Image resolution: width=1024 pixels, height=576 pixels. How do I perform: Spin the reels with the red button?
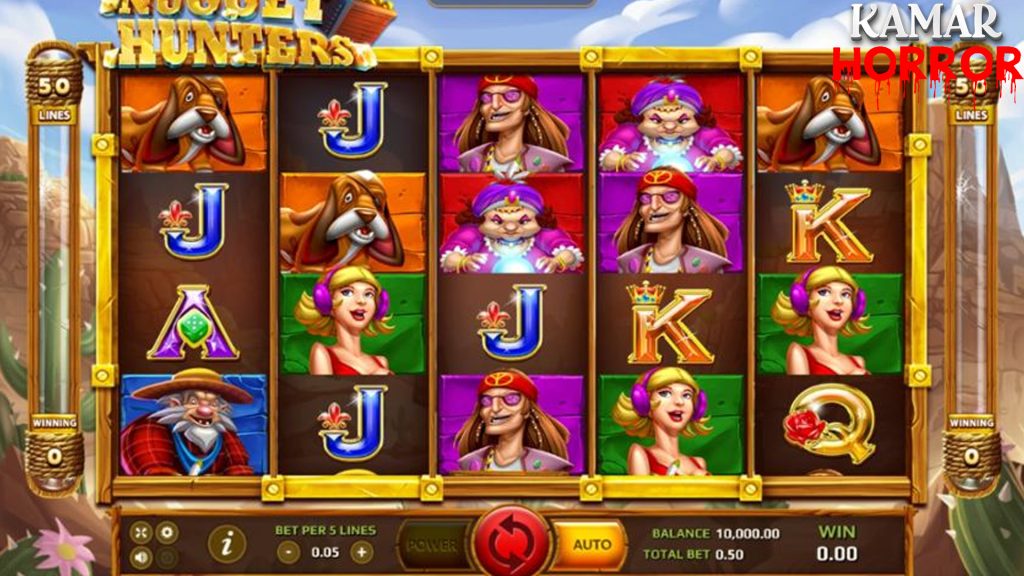pos(512,545)
